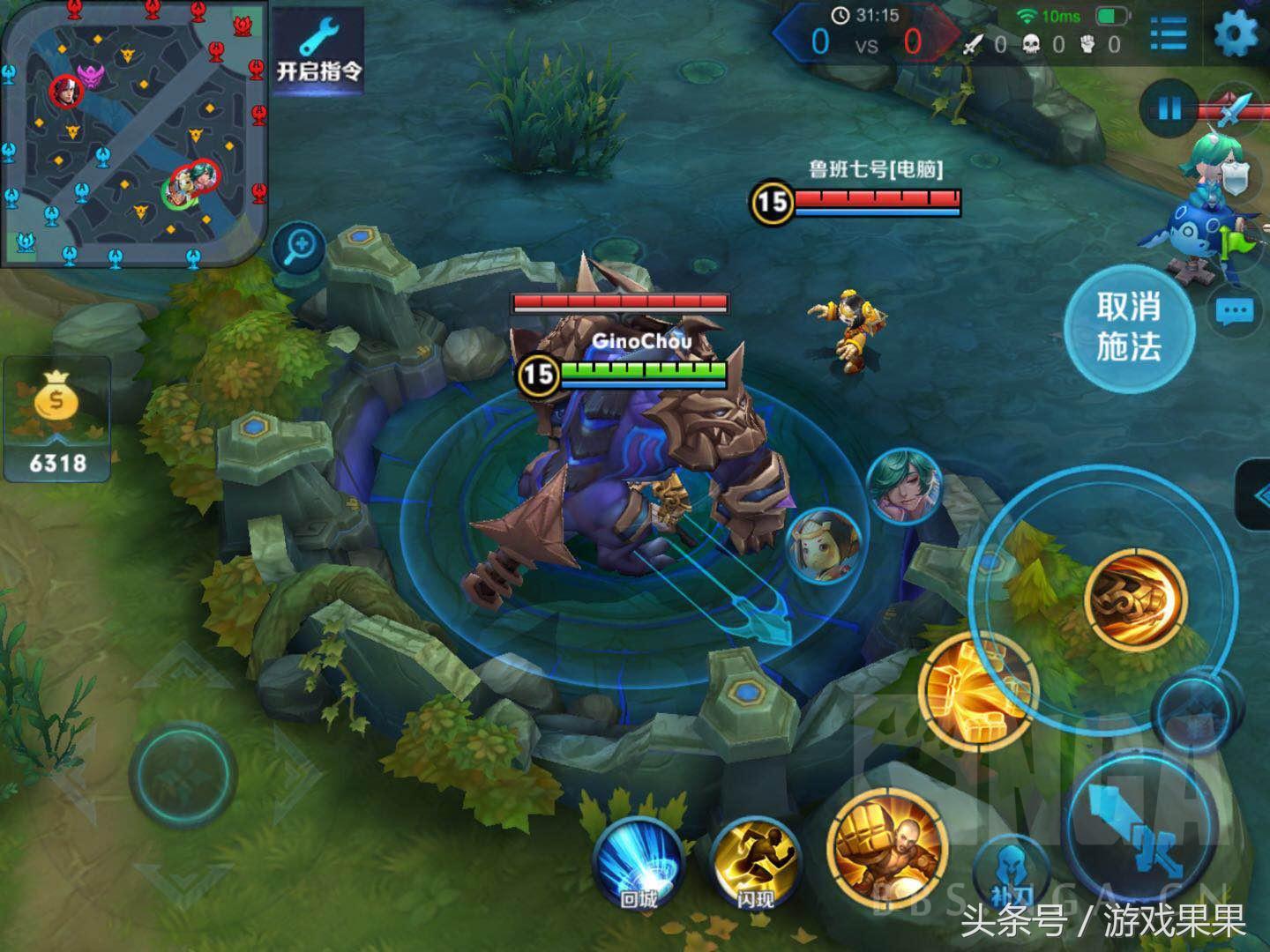Send the green flag gather signal
The width and height of the screenshot is (1270, 952).
tap(1233, 243)
